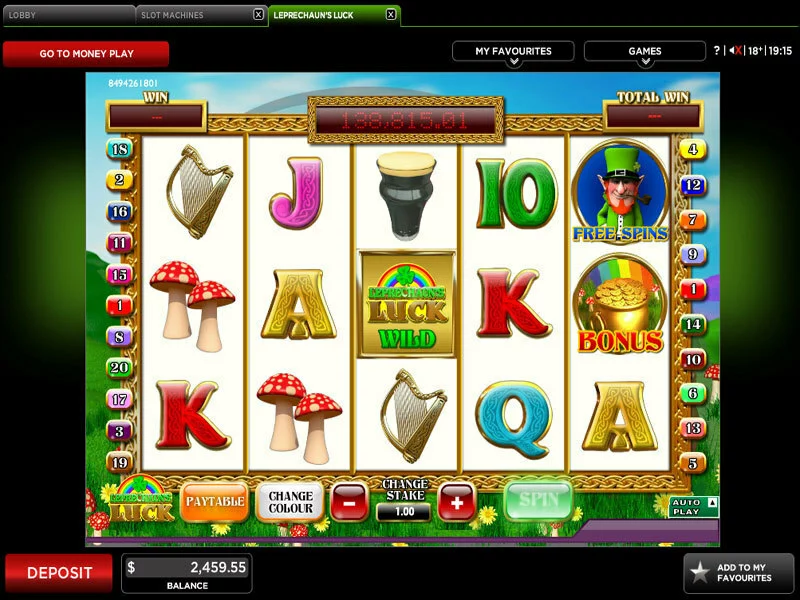
Task: Open help with the question mark
Action: click(x=716, y=51)
